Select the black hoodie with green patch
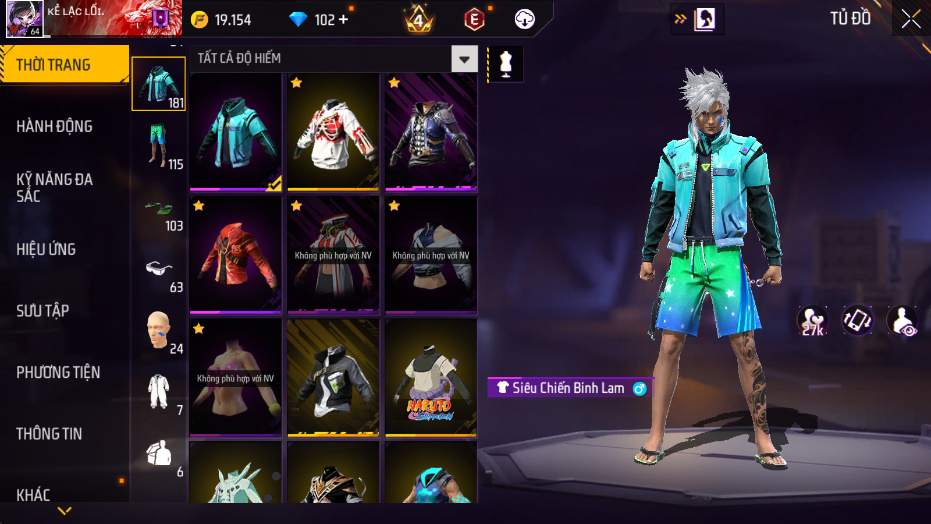This screenshot has width=931, height=524. (x=334, y=377)
